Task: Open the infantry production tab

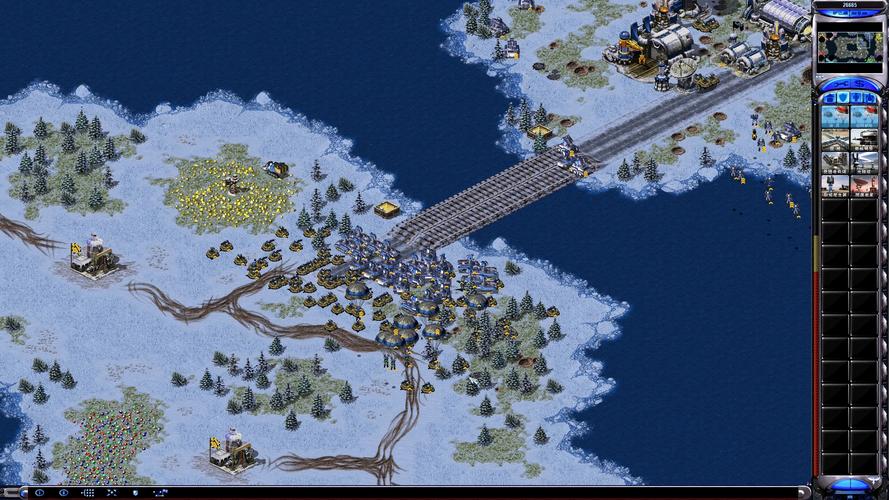Action: 858,98
